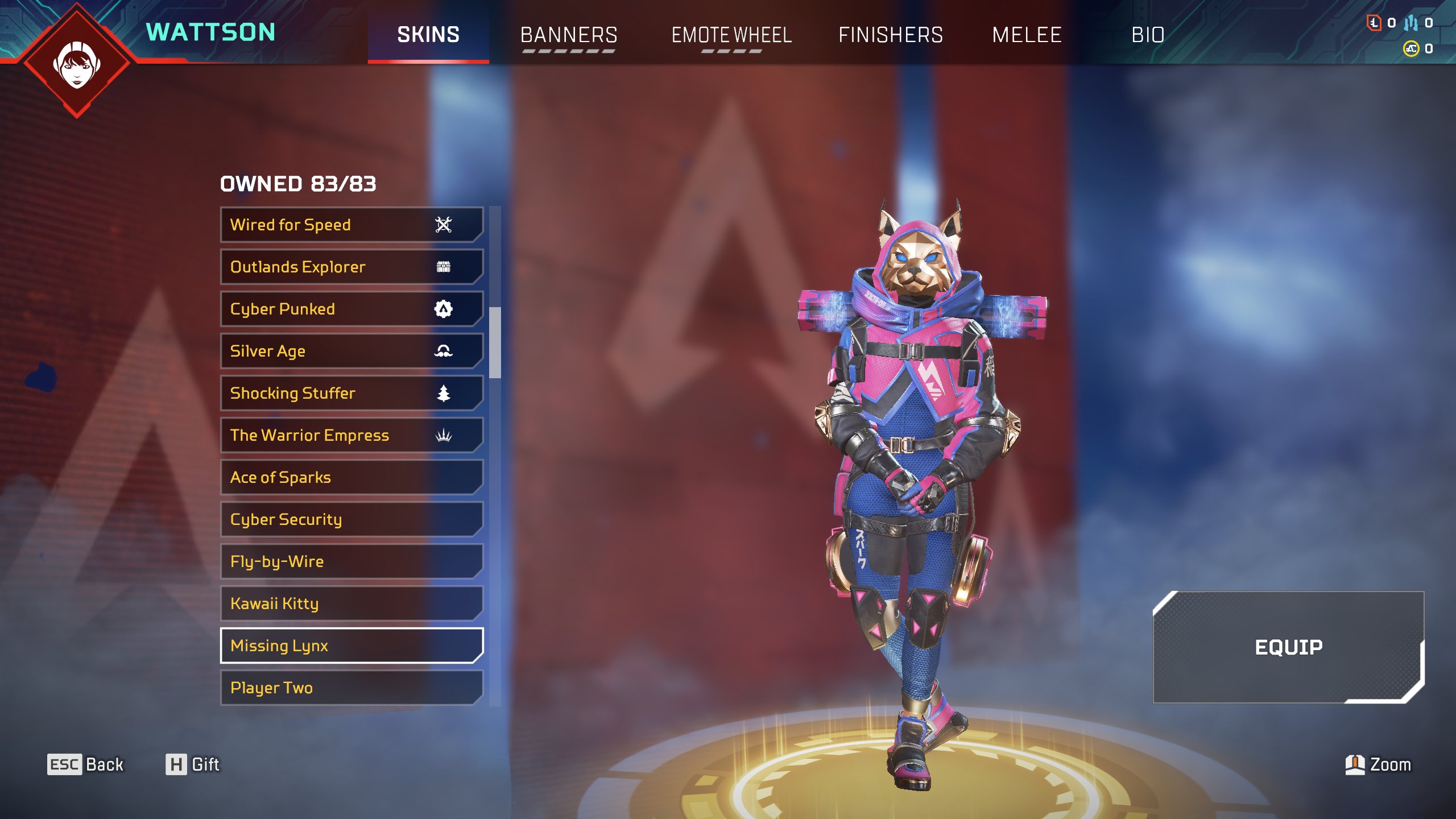Go to the Melee tab
The image size is (1456, 819).
[1027, 35]
